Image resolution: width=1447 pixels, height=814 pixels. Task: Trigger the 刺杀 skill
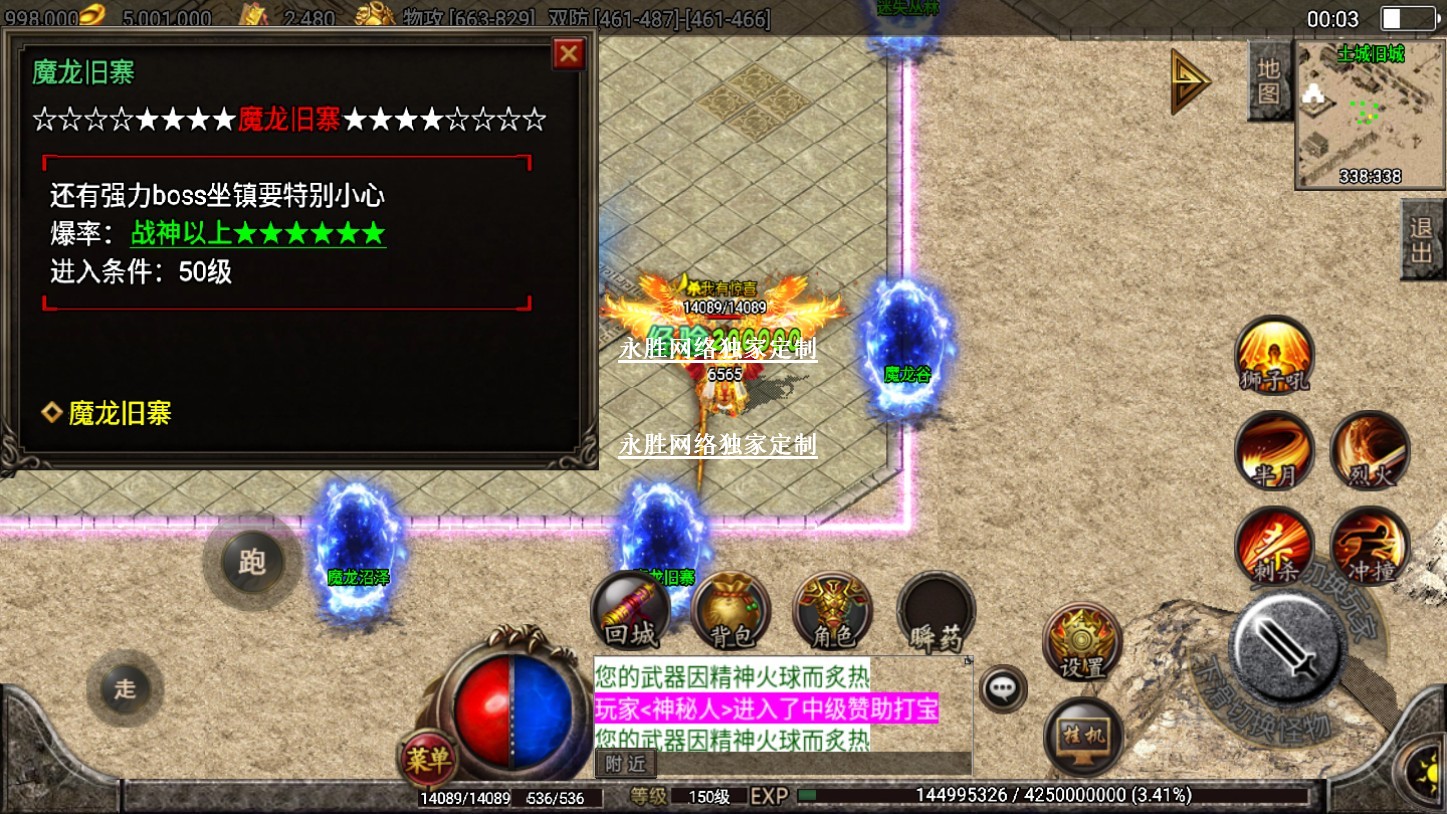1274,546
